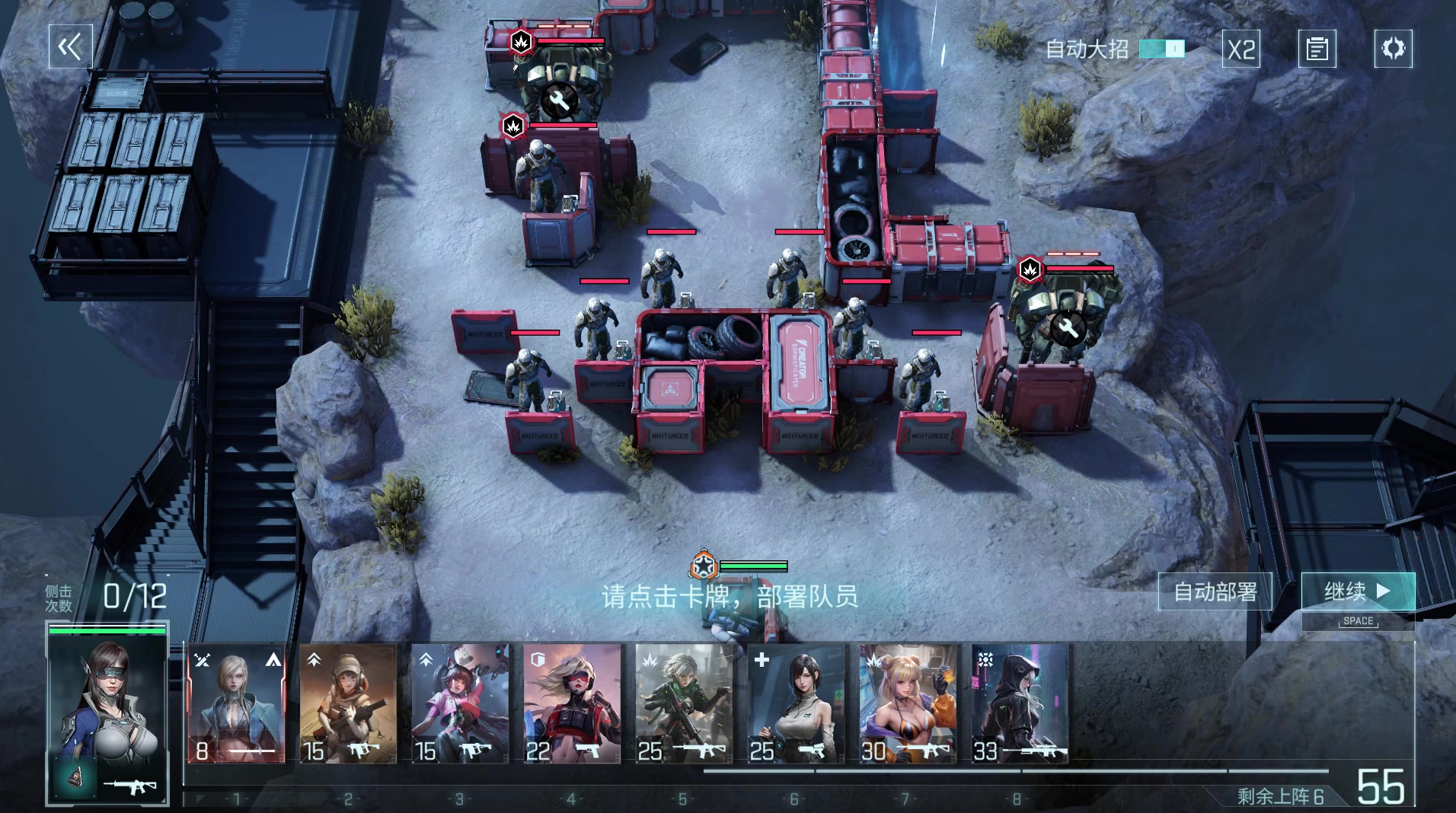The height and width of the screenshot is (813, 1456).
Task: Open the settings gear icon
Action: 1393,49
